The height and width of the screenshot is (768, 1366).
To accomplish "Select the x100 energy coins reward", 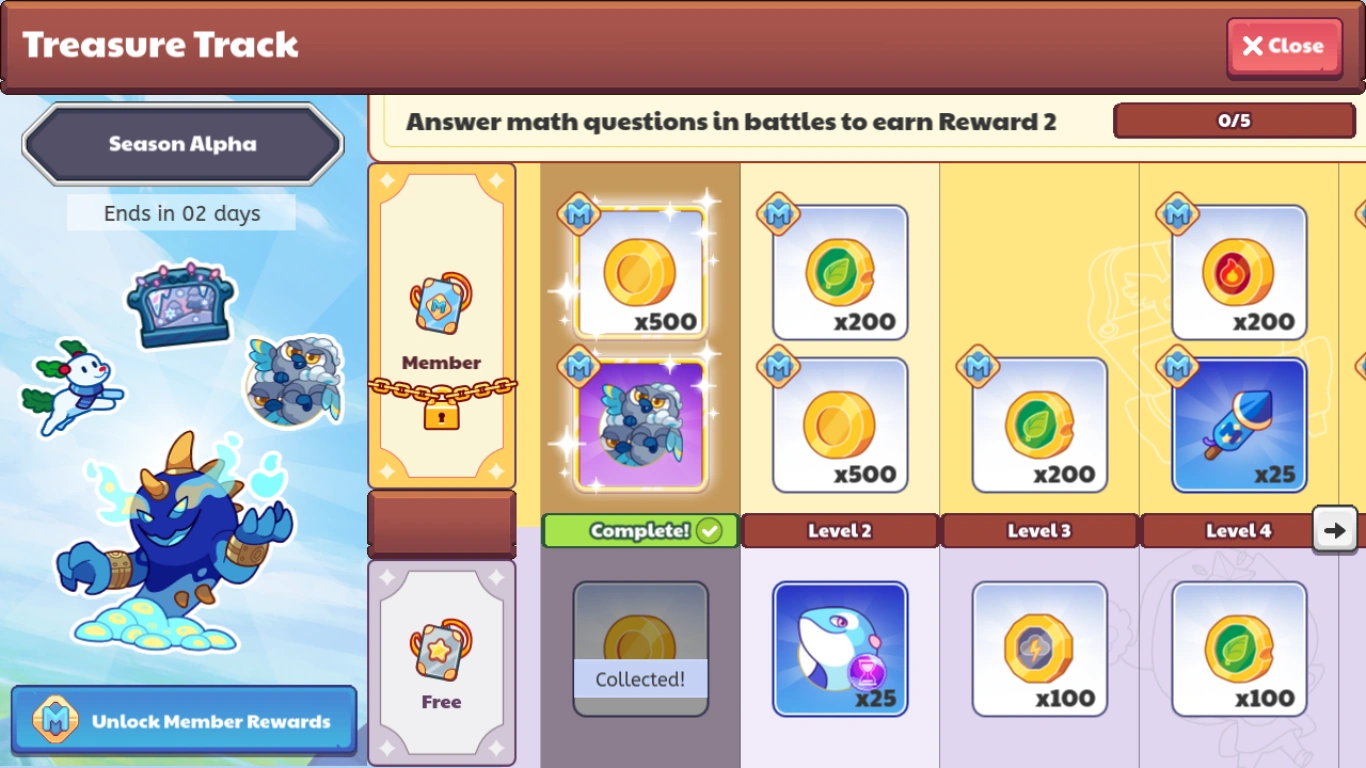I will tap(1039, 648).
